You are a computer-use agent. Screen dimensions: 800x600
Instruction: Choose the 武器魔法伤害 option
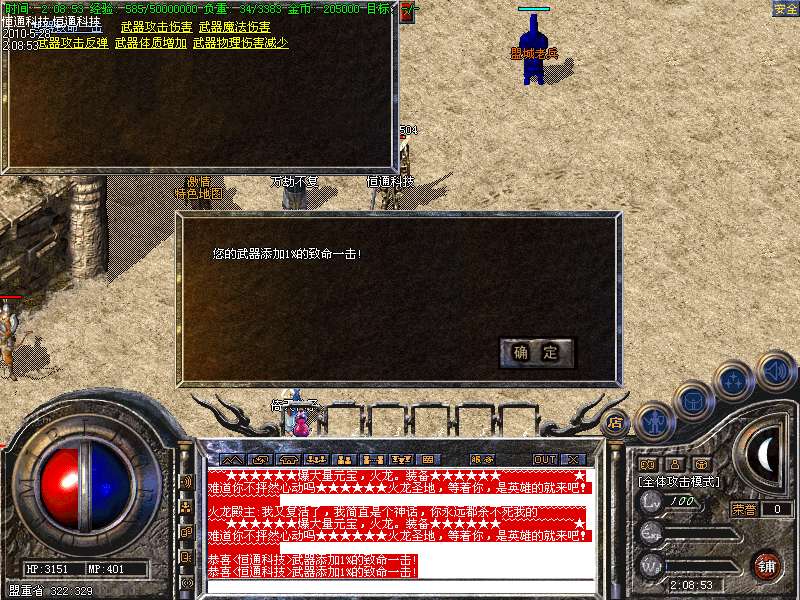pos(235,27)
